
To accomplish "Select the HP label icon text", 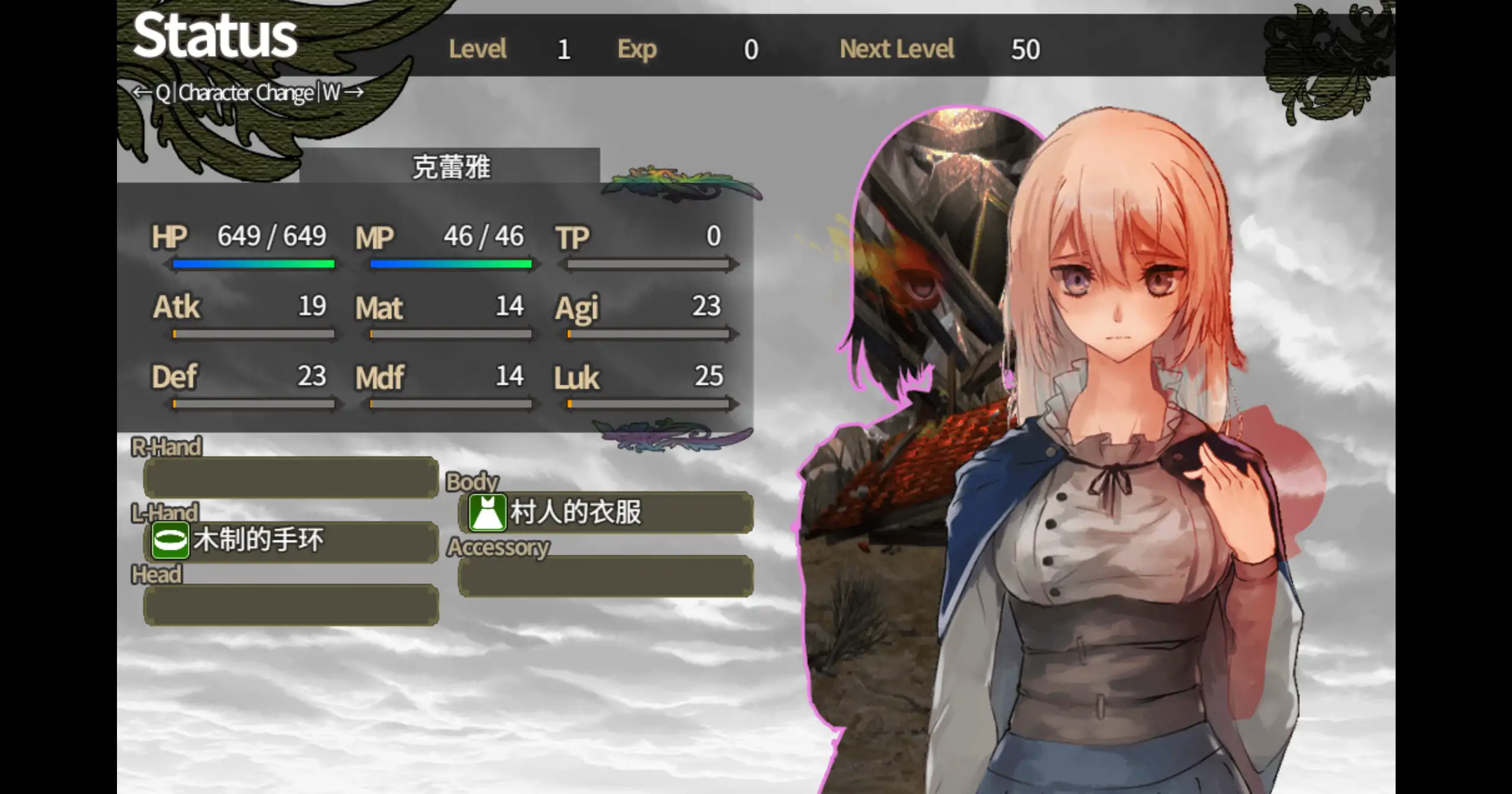I will [x=170, y=236].
